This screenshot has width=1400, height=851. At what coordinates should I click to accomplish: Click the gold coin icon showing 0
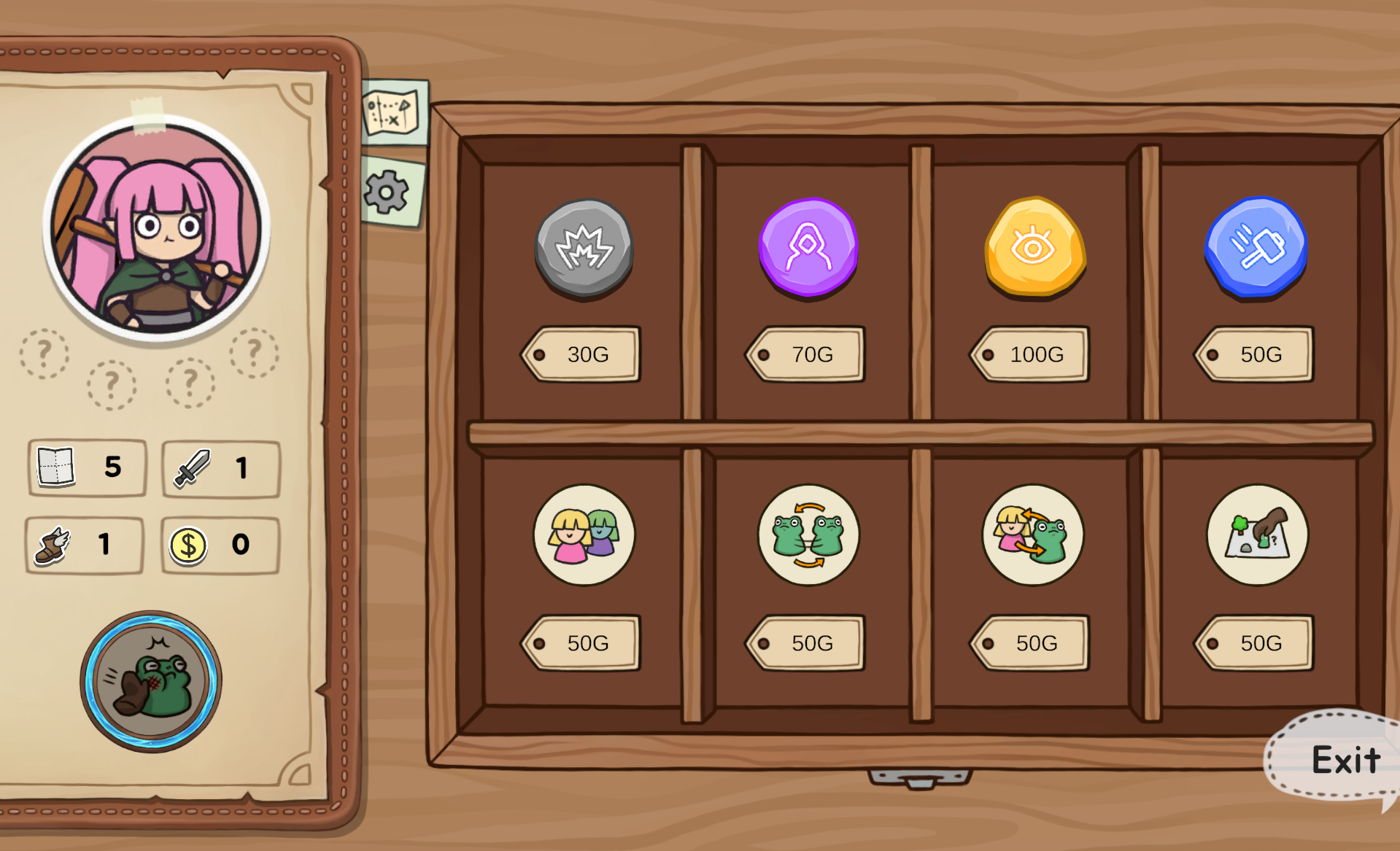(188, 544)
